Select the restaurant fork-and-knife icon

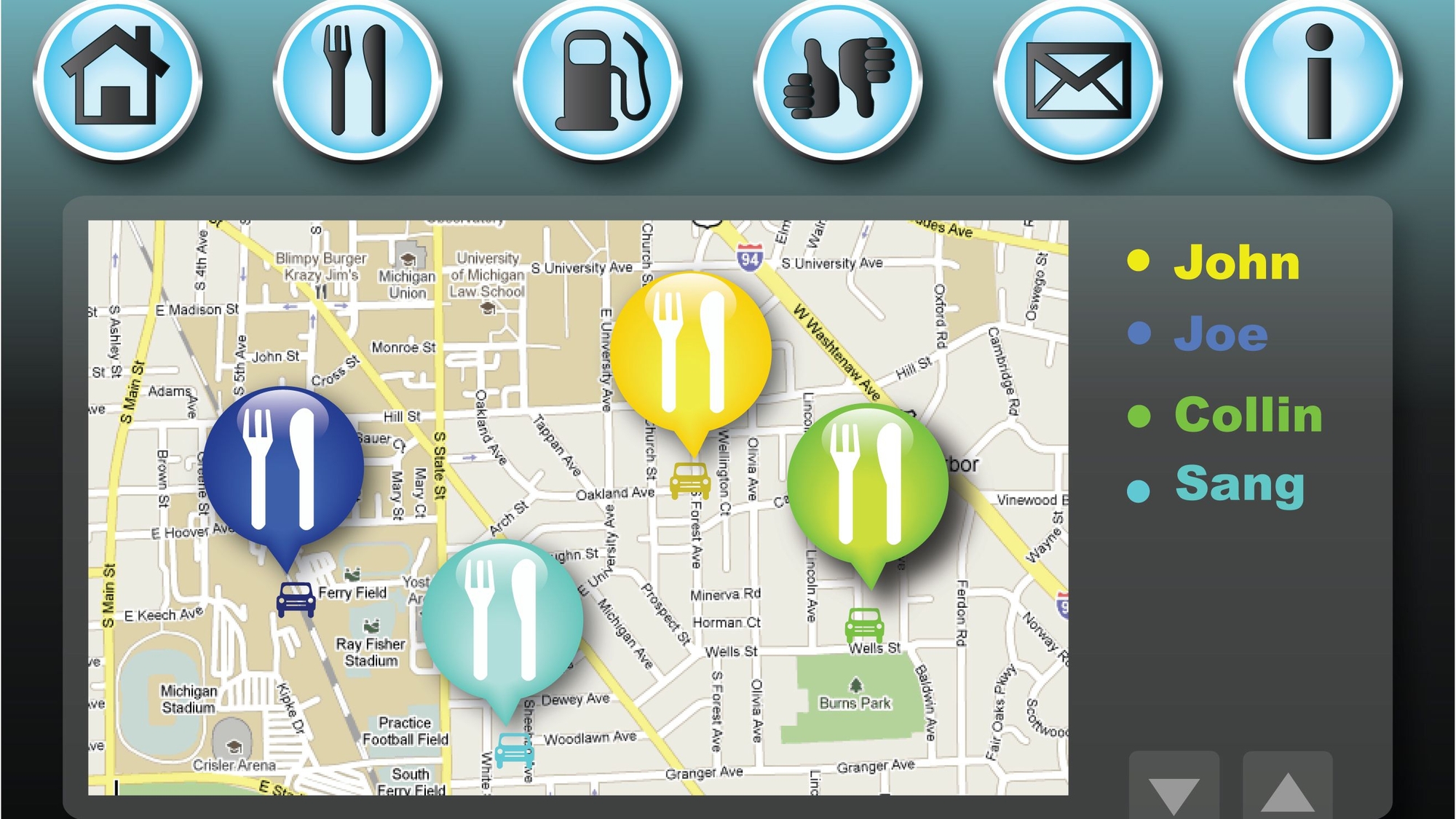(357, 80)
